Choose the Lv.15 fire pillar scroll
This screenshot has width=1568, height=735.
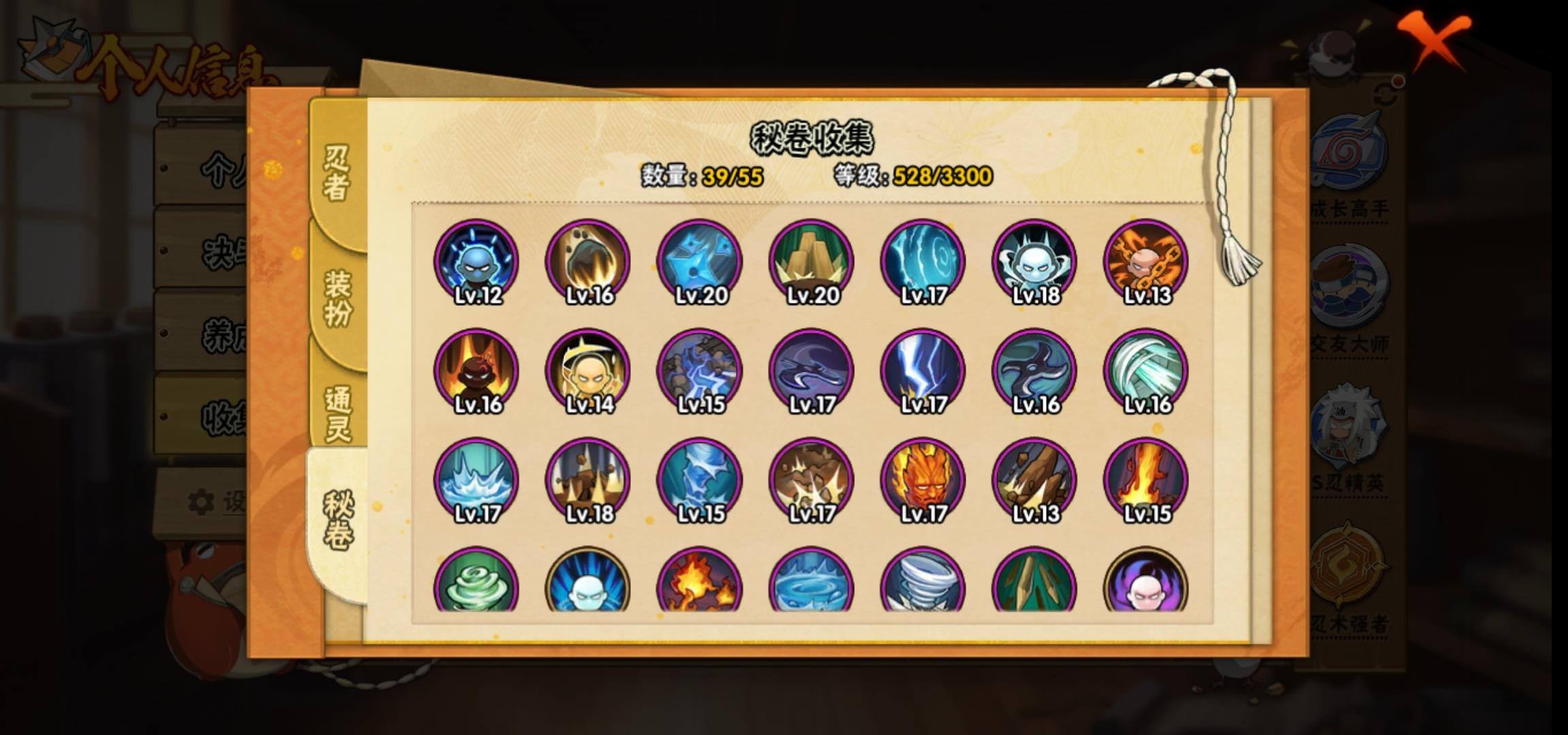click(1146, 480)
